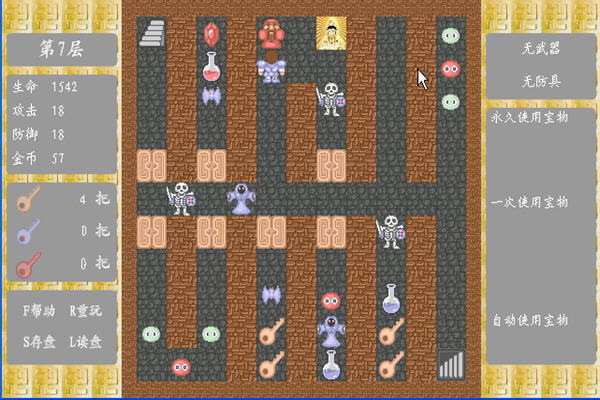Choose 重玩 to restart the game
Screen dimensions: 600x400
tap(85, 311)
